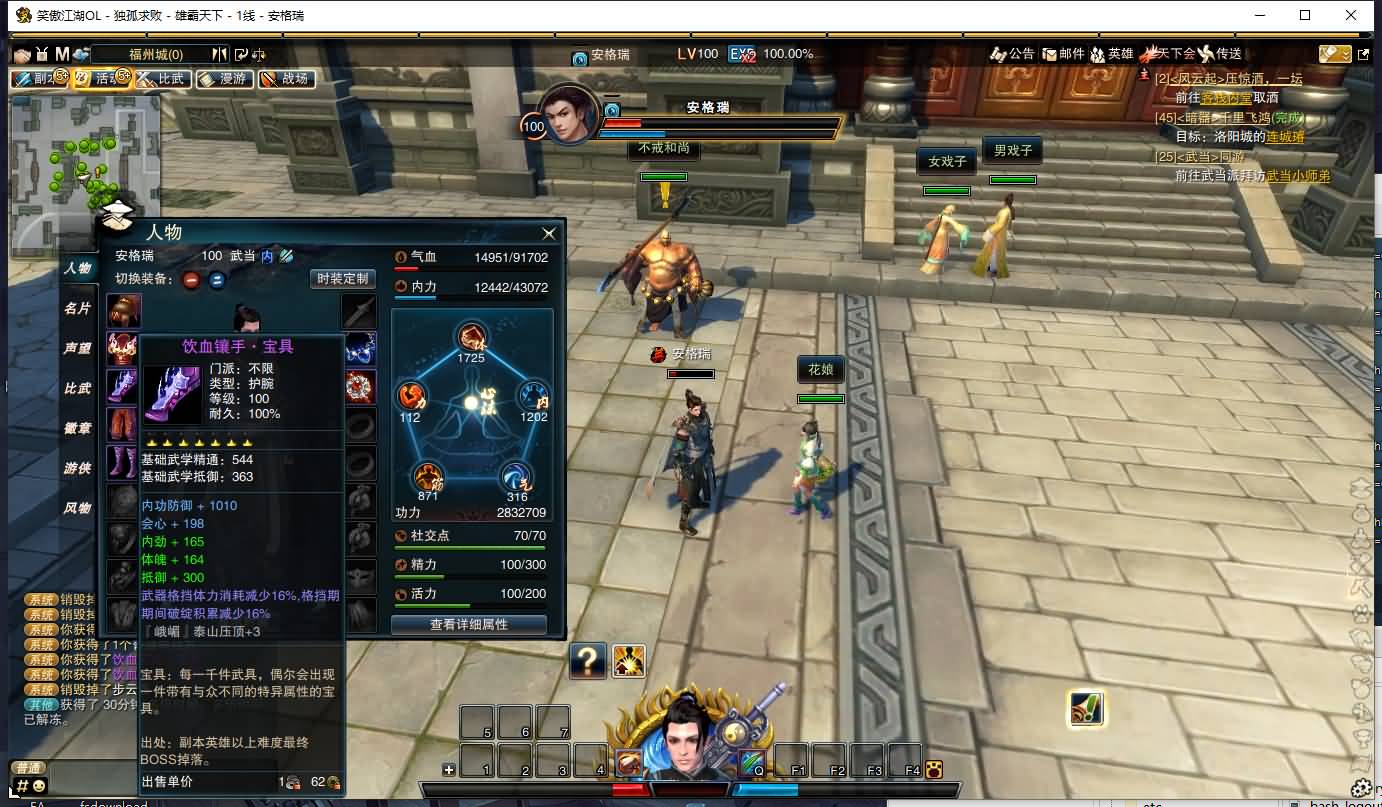Viewport: 1382px width, 807px height.
Task: Open the yellow question mark help button
Action: (x=588, y=661)
